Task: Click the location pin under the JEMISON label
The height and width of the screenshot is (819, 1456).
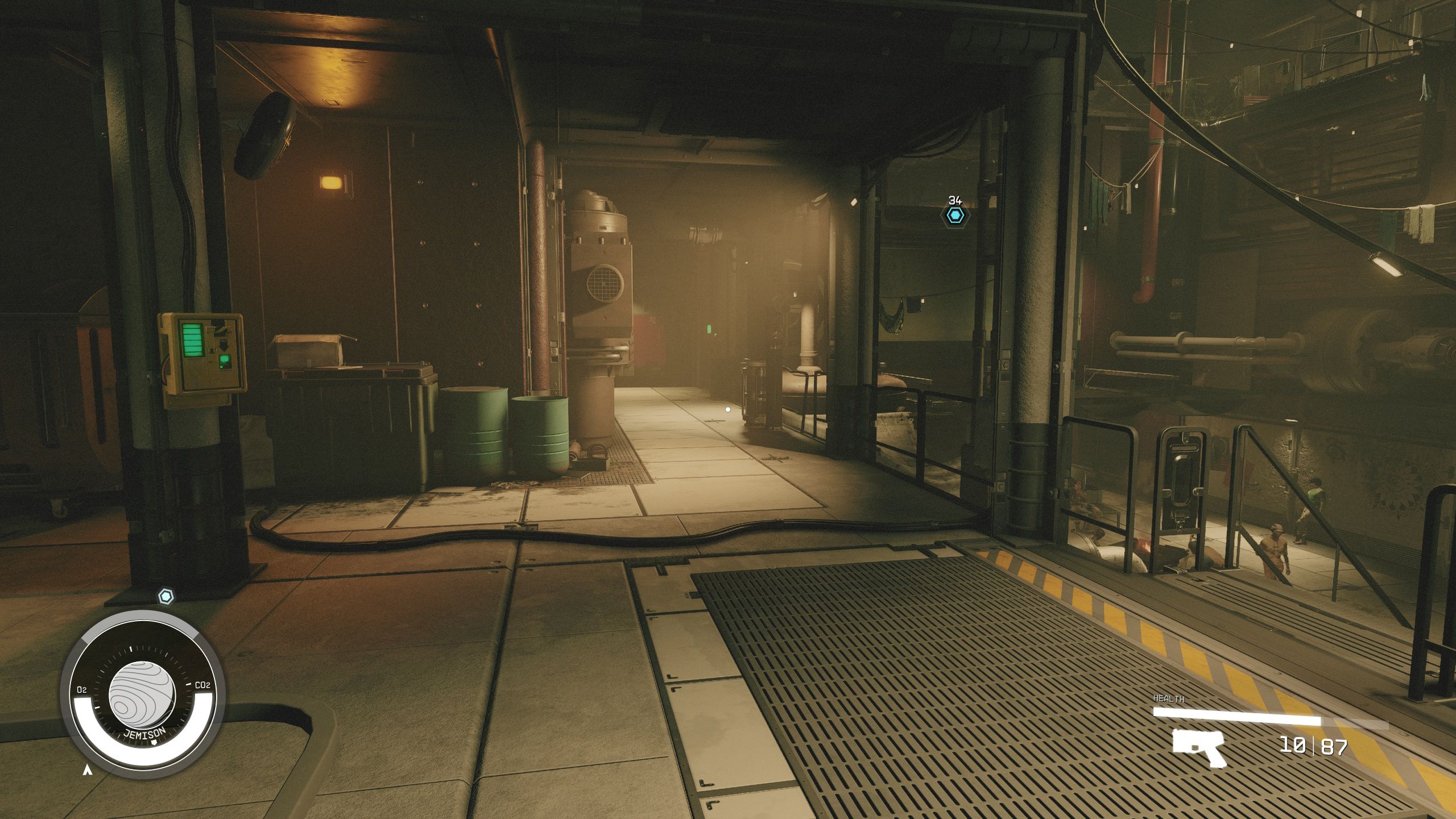Action: pos(155,742)
